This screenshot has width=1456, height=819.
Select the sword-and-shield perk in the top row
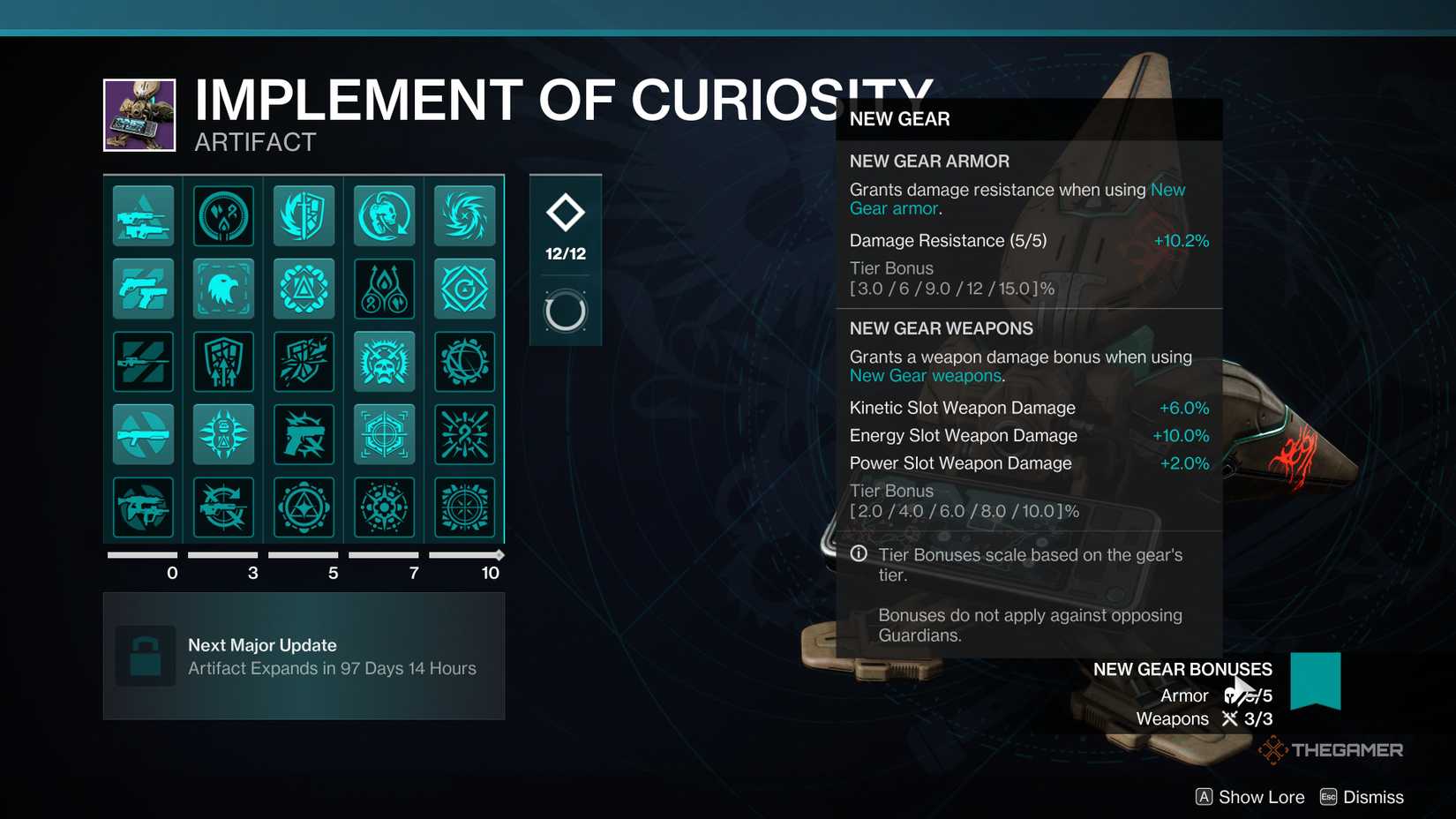pyautogui.click(x=304, y=214)
